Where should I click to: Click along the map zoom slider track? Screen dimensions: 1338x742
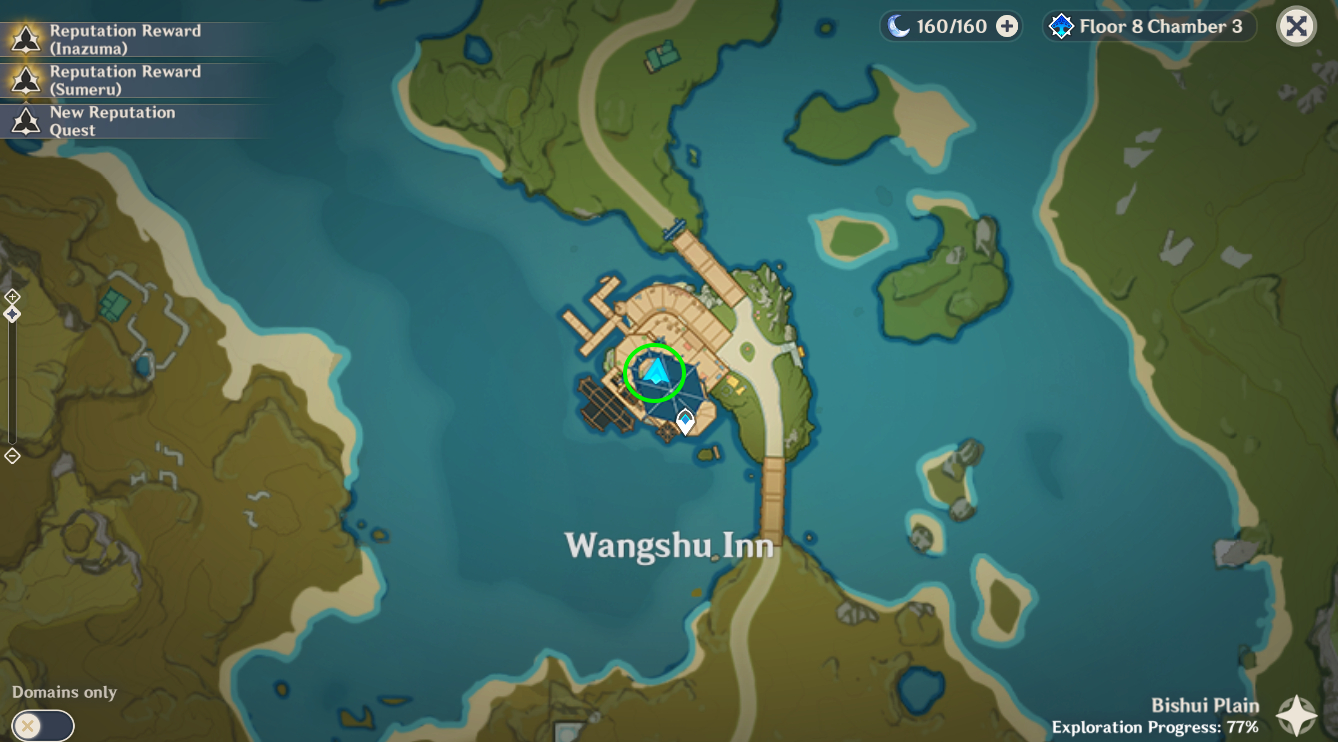pyautogui.click(x=12, y=380)
